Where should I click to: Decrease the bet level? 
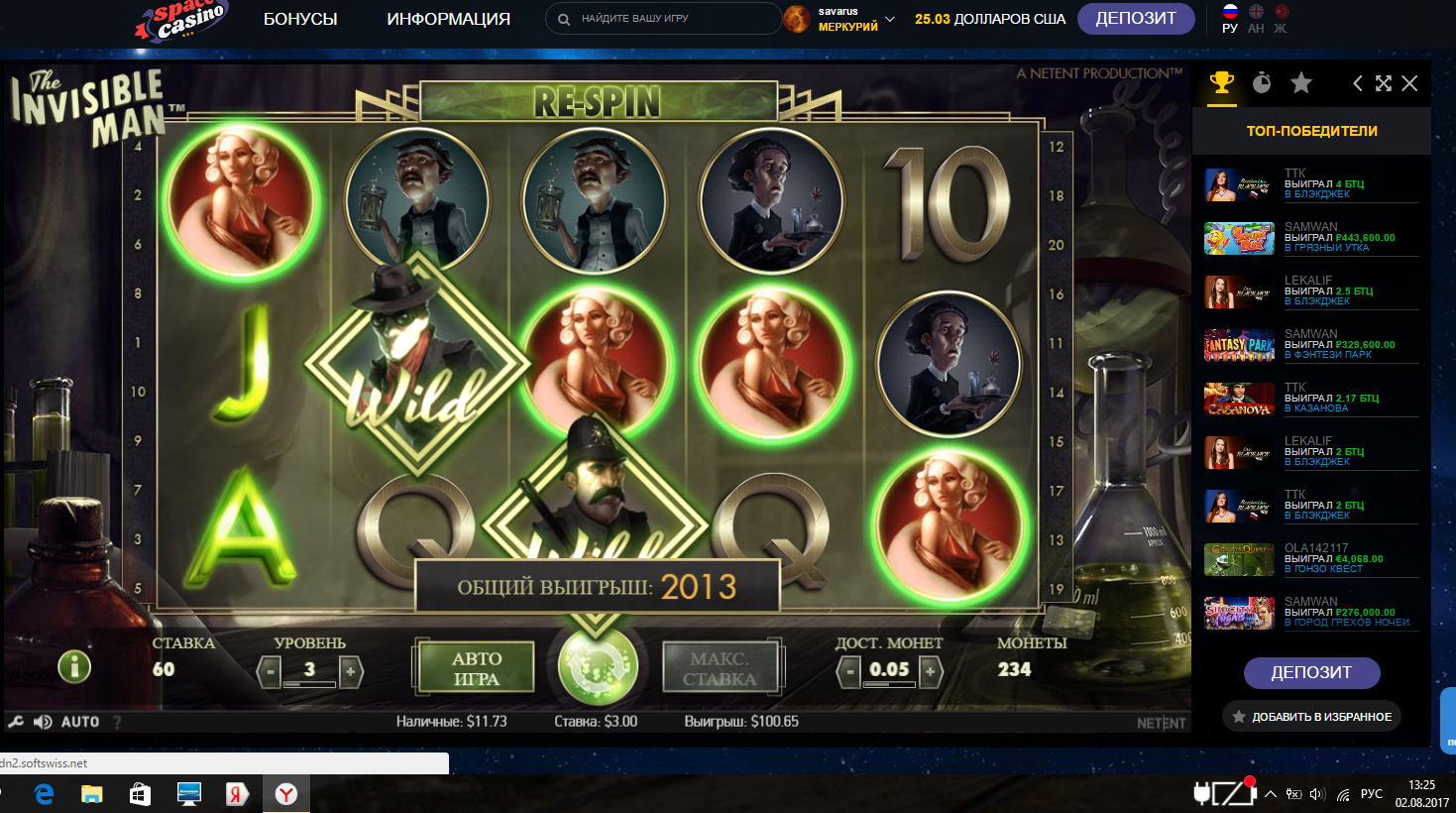pos(269,672)
